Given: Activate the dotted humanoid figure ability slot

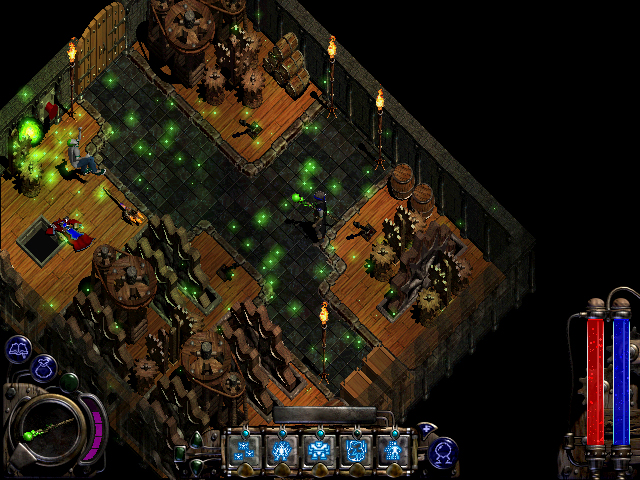Looking at the screenshot, I should click(x=395, y=450).
